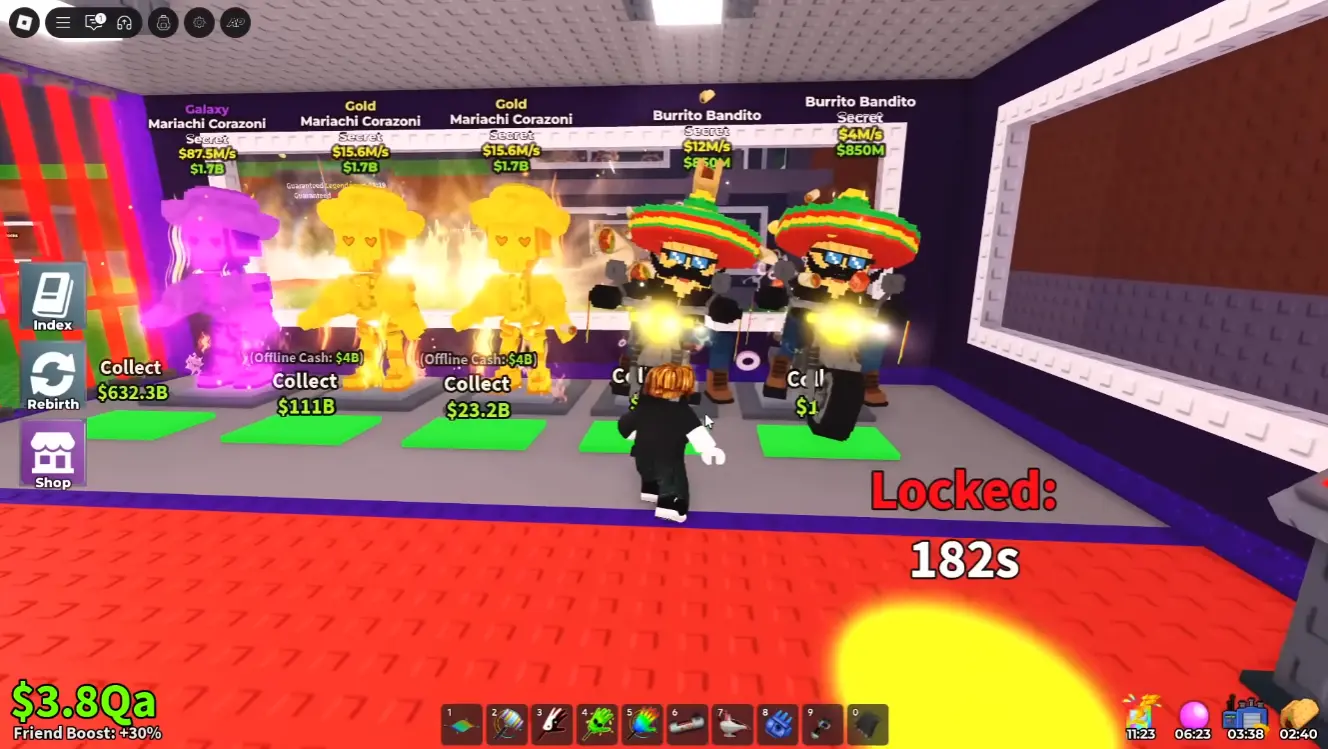Open the Roblox logo menu
Image resolution: width=1328 pixels, height=749 pixels.
pyautogui.click(x=24, y=22)
